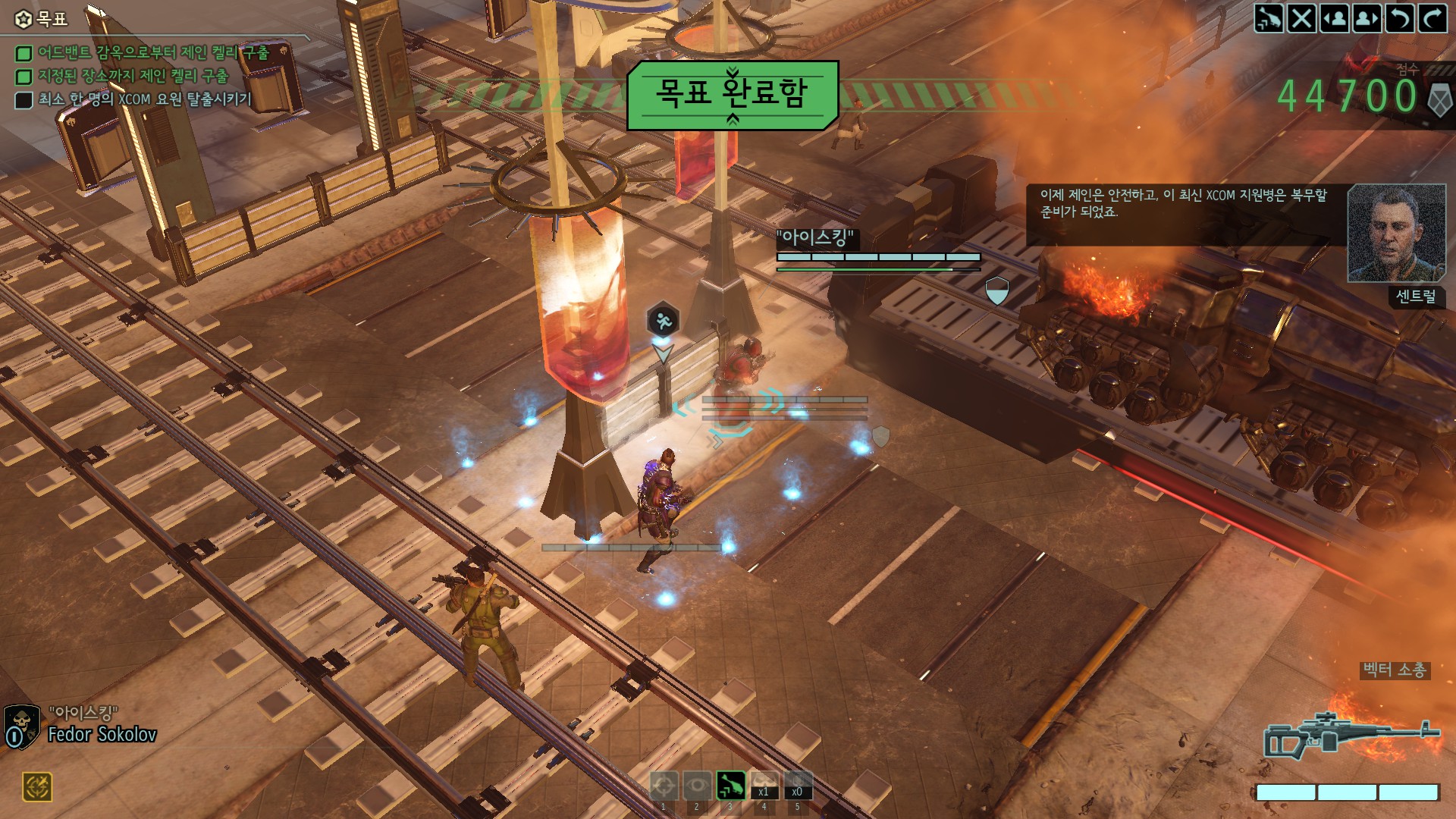Image resolution: width=1456 pixels, height=819 pixels.
Task: Use the skull item marked x1
Action: [x=764, y=786]
